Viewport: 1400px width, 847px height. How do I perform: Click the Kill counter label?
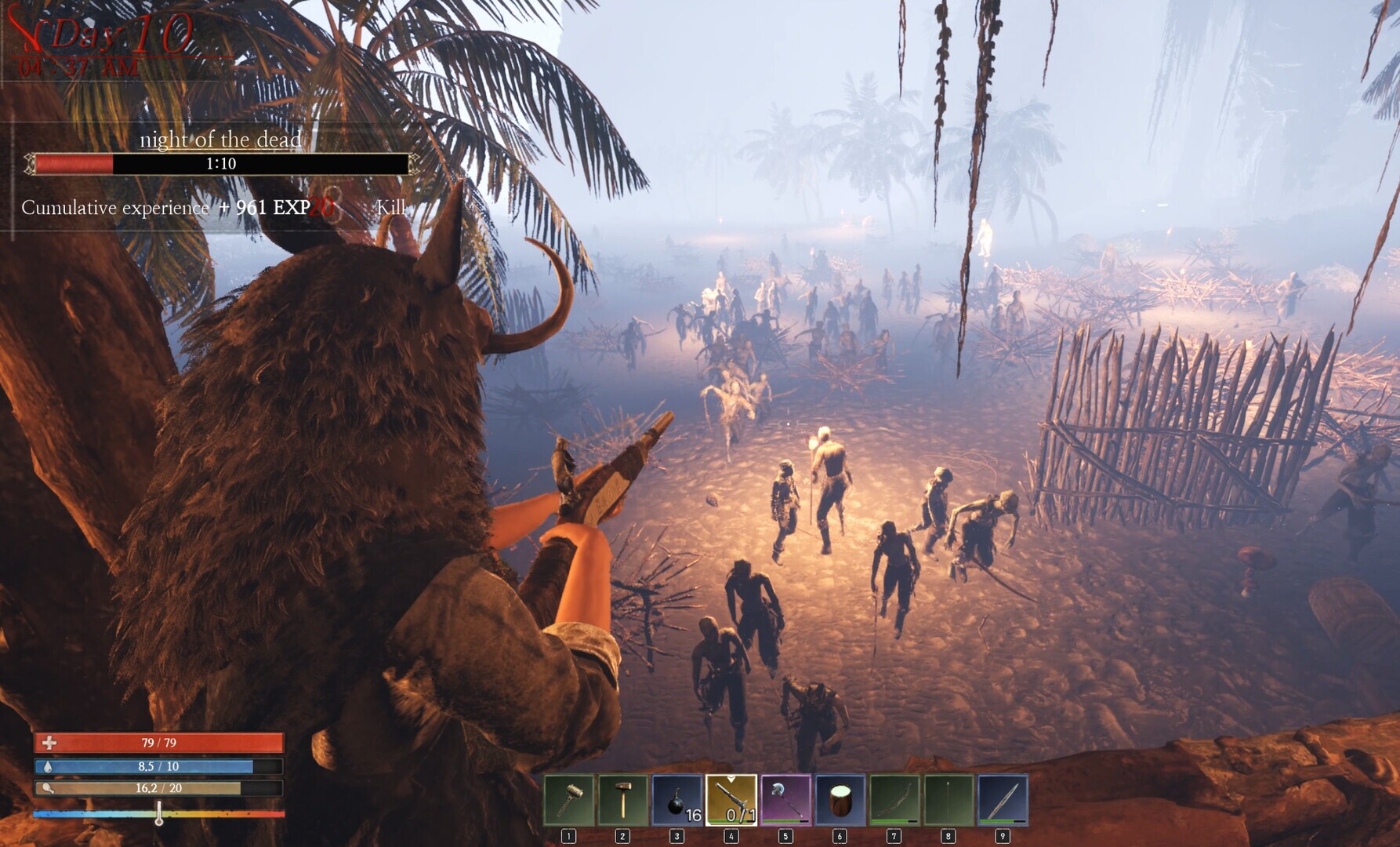click(x=390, y=209)
